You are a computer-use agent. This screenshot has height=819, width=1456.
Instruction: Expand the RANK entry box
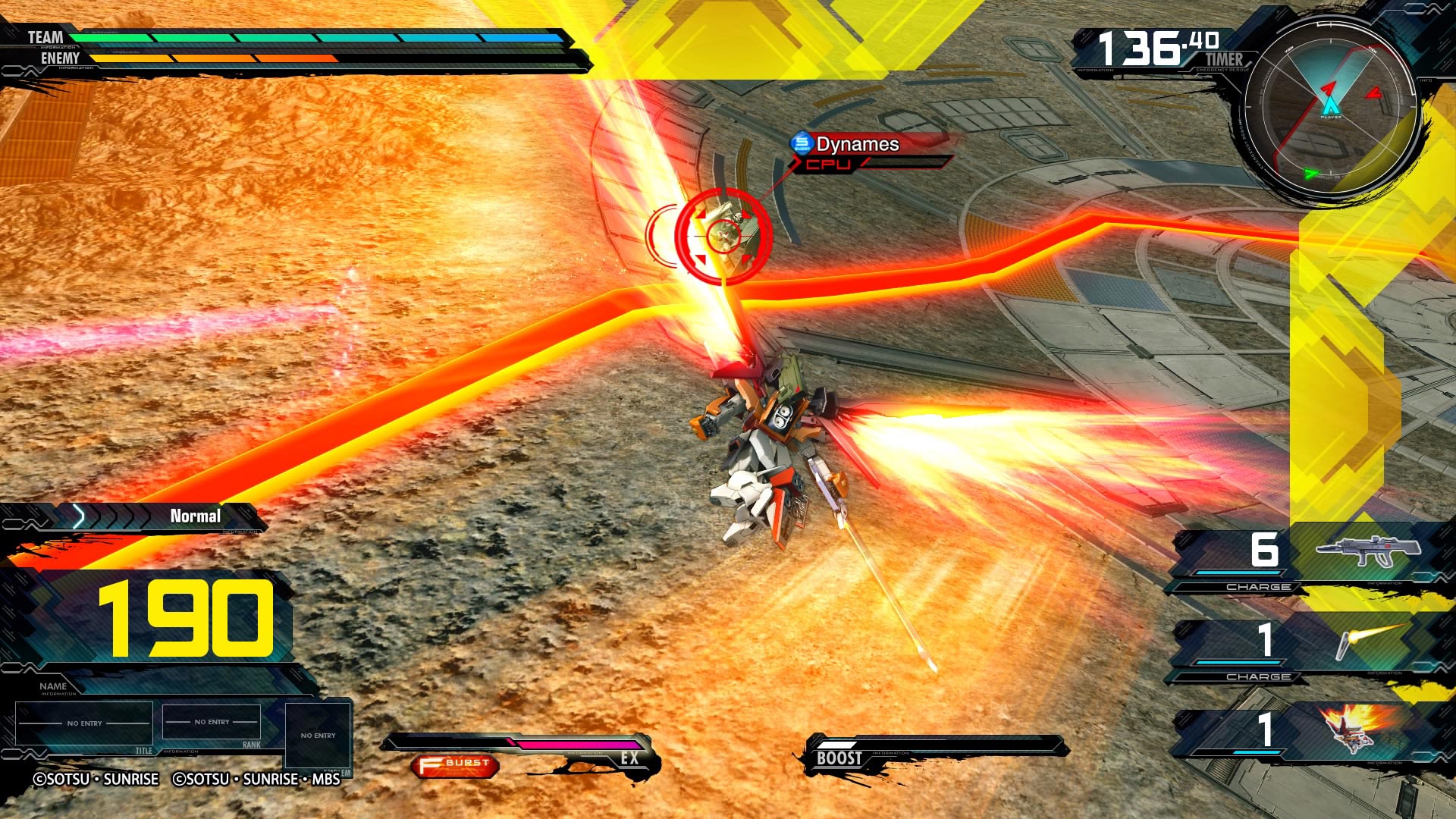point(210,721)
